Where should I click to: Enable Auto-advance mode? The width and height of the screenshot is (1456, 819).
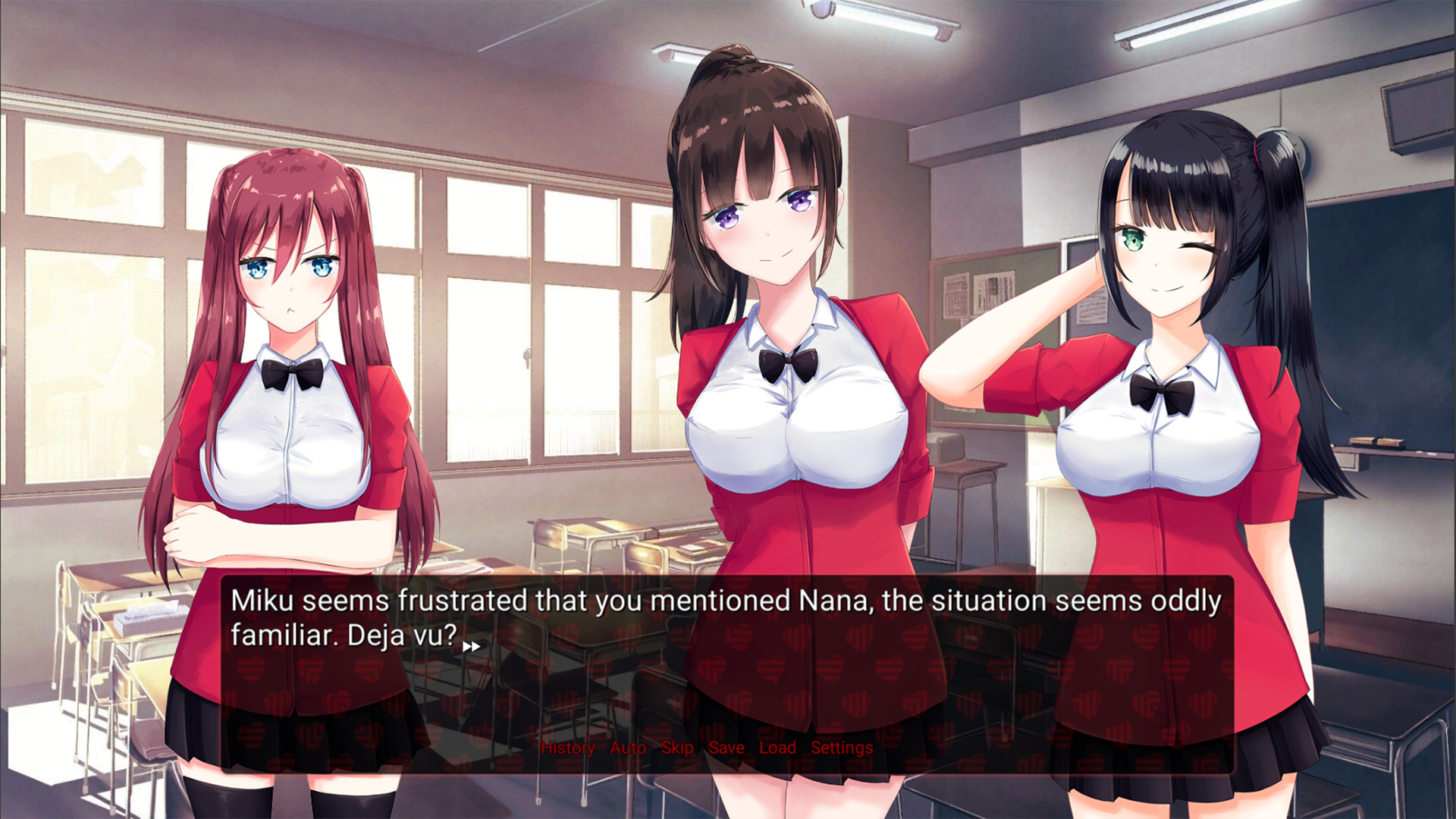pyautogui.click(x=627, y=748)
